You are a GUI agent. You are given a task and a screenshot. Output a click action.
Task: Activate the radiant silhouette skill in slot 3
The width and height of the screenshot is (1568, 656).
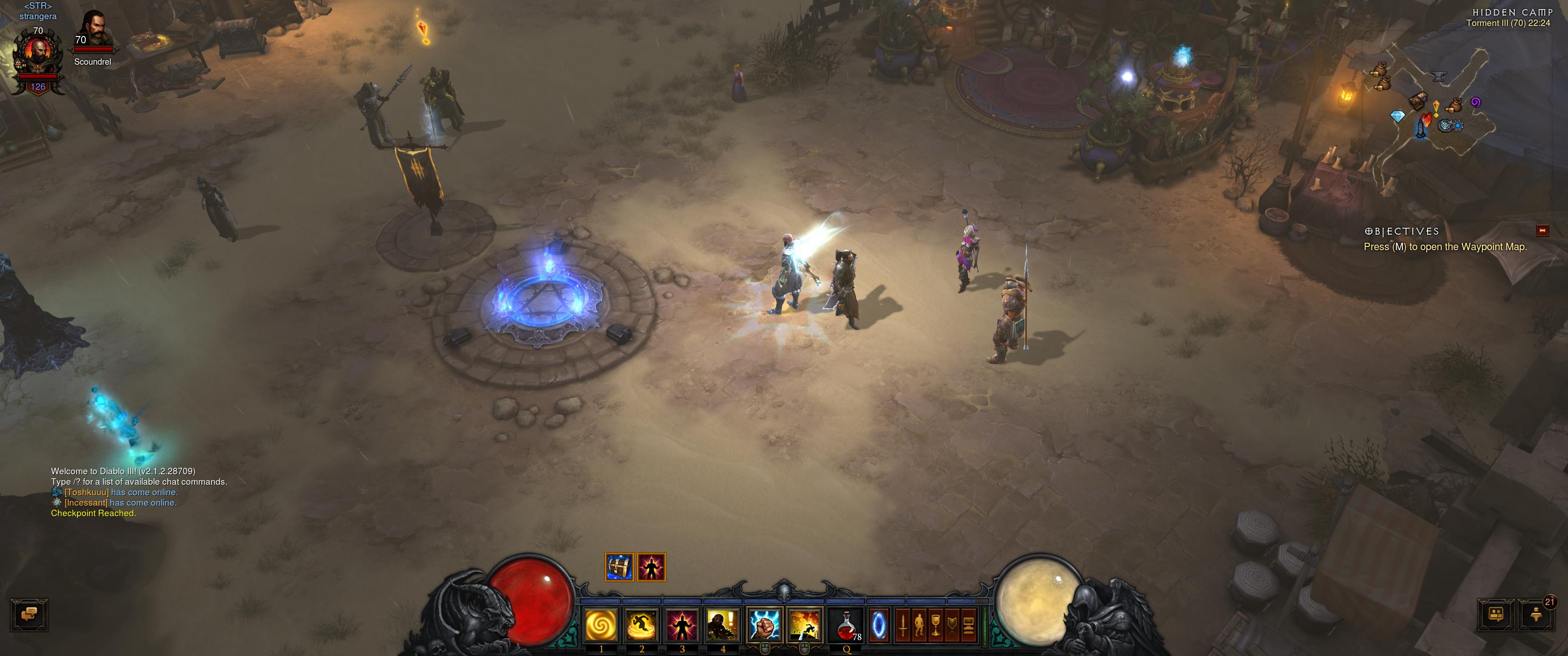(682, 625)
